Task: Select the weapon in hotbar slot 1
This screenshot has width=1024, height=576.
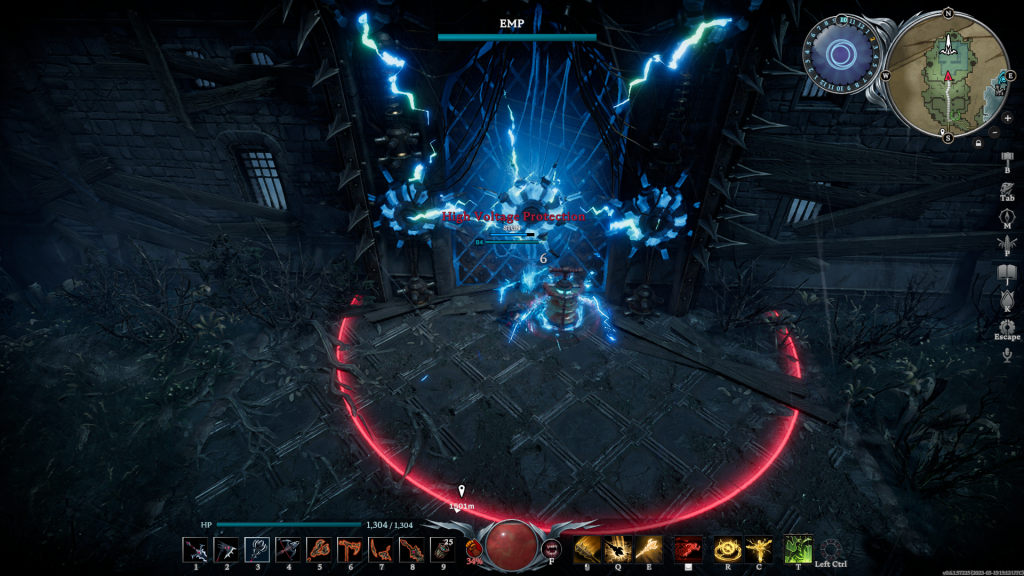Action: (196, 549)
